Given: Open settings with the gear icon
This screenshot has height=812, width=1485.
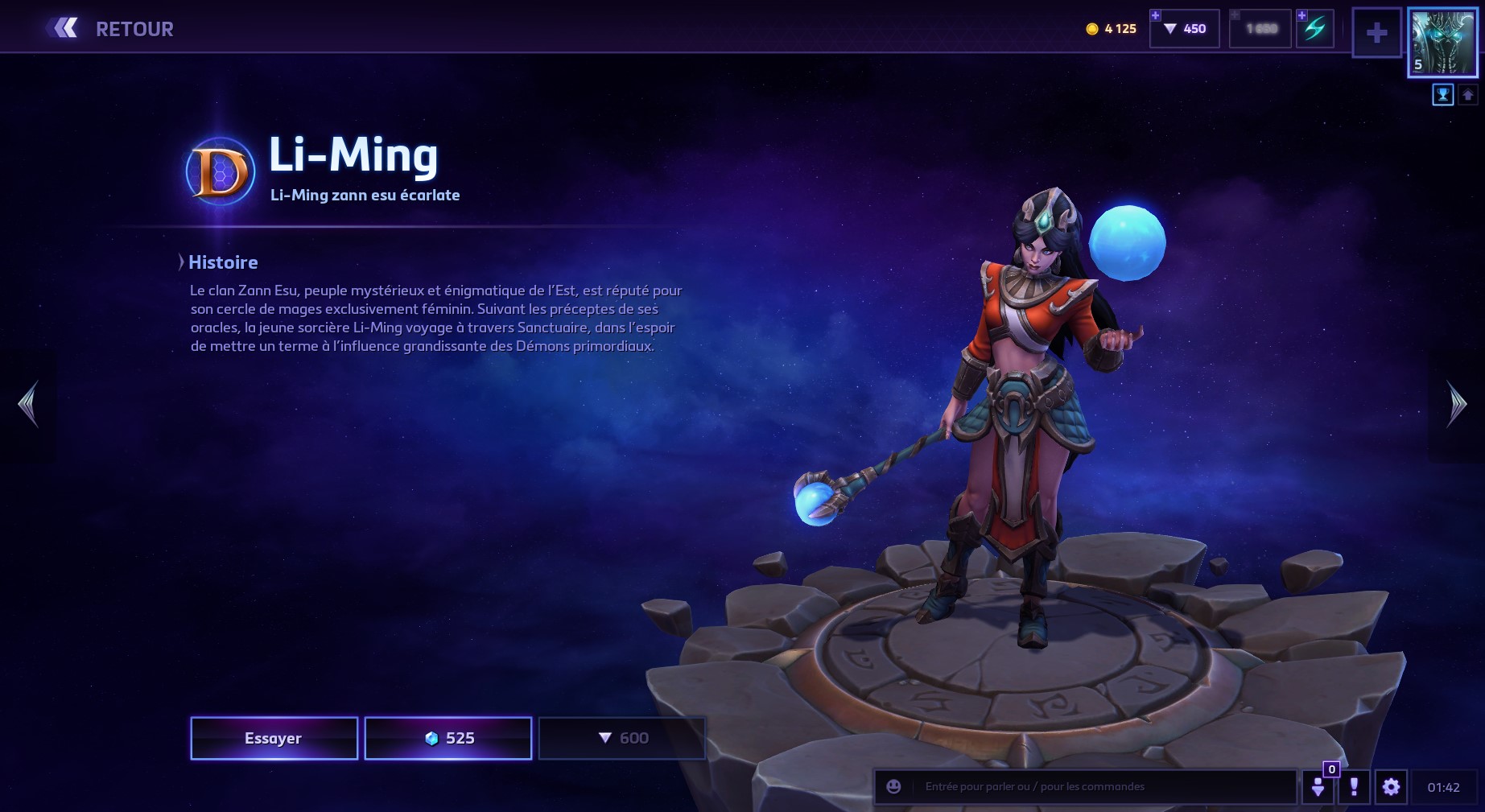Looking at the screenshot, I should [x=1391, y=787].
